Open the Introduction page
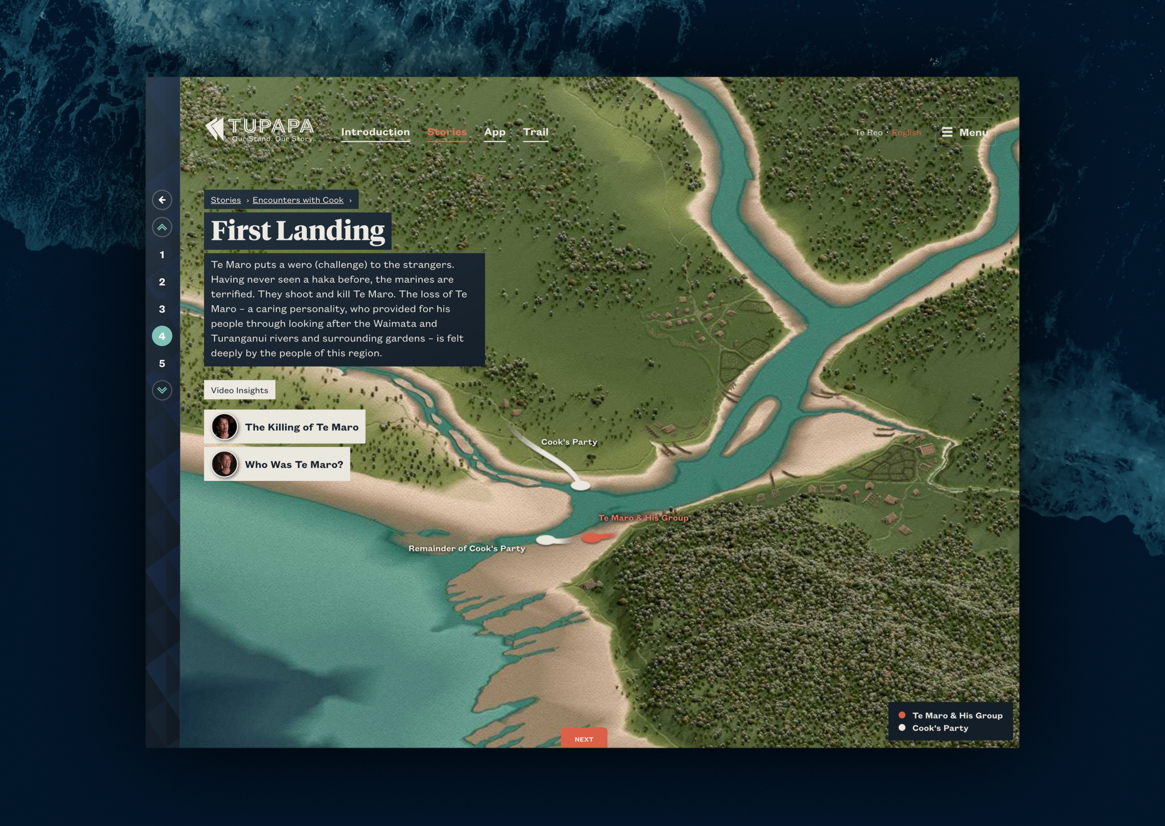1165x826 pixels. 375,132
